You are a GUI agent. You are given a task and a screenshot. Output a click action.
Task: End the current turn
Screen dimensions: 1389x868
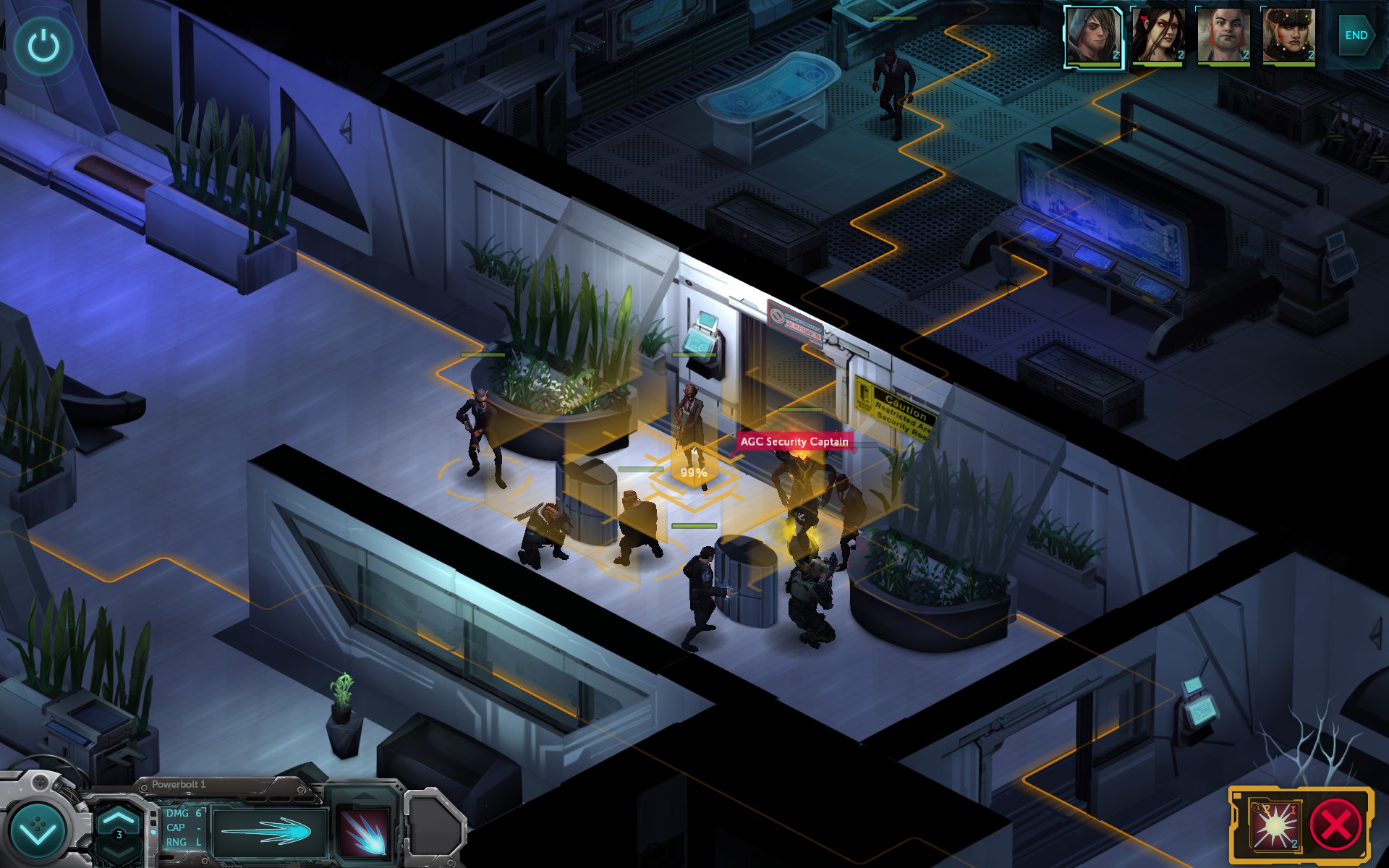coord(1356,35)
